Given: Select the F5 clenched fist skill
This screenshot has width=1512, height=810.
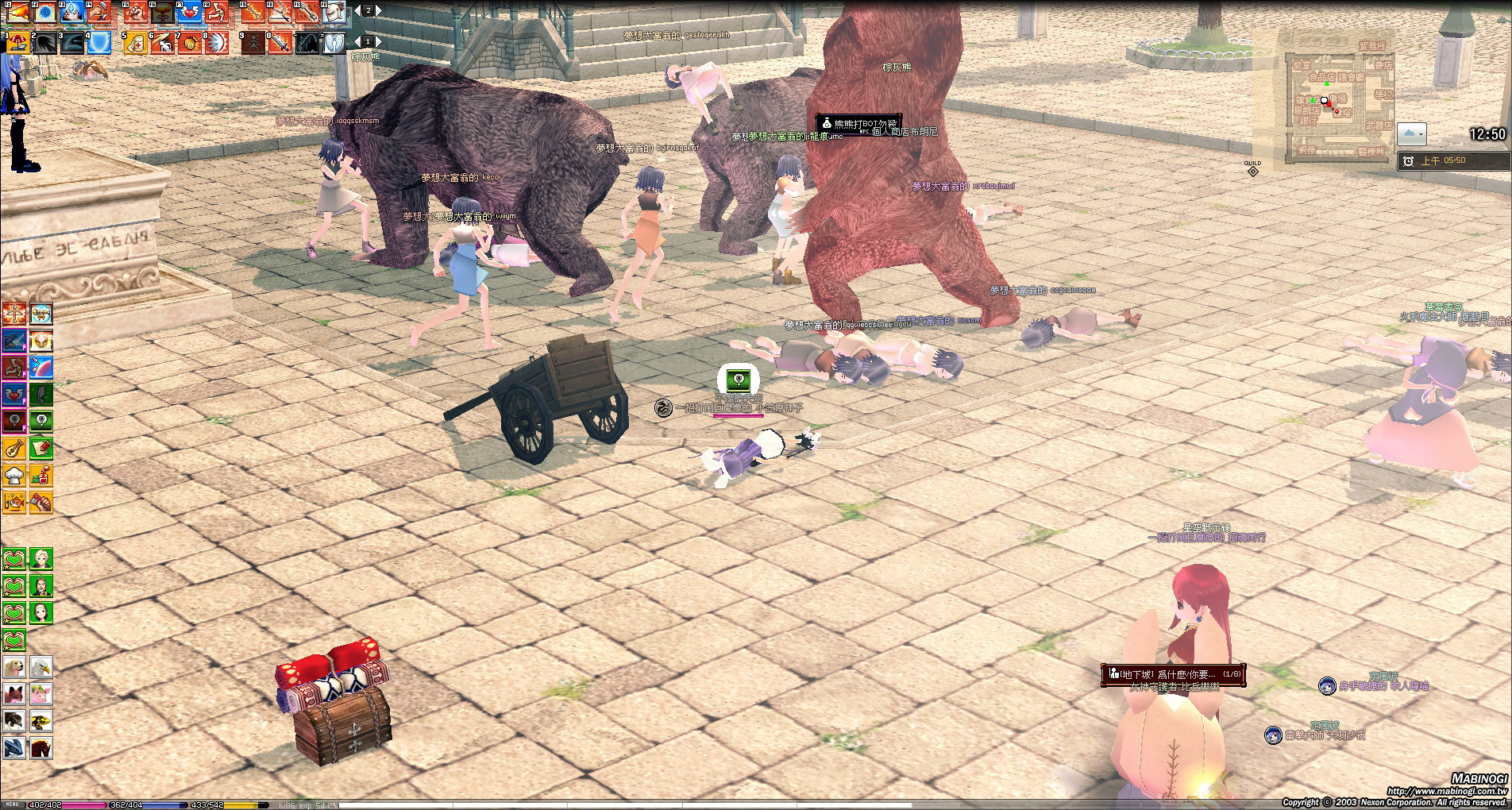Looking at the screenshot, I should coord(136,12).
